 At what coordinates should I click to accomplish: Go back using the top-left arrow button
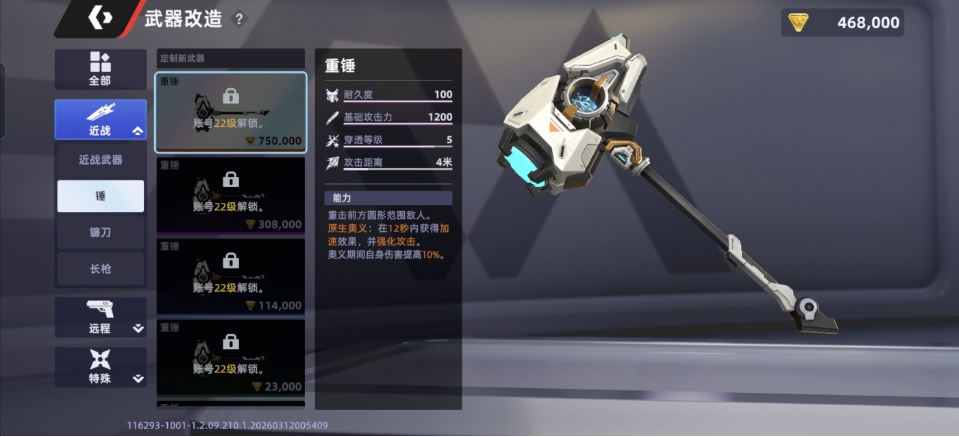coord(100,18)
